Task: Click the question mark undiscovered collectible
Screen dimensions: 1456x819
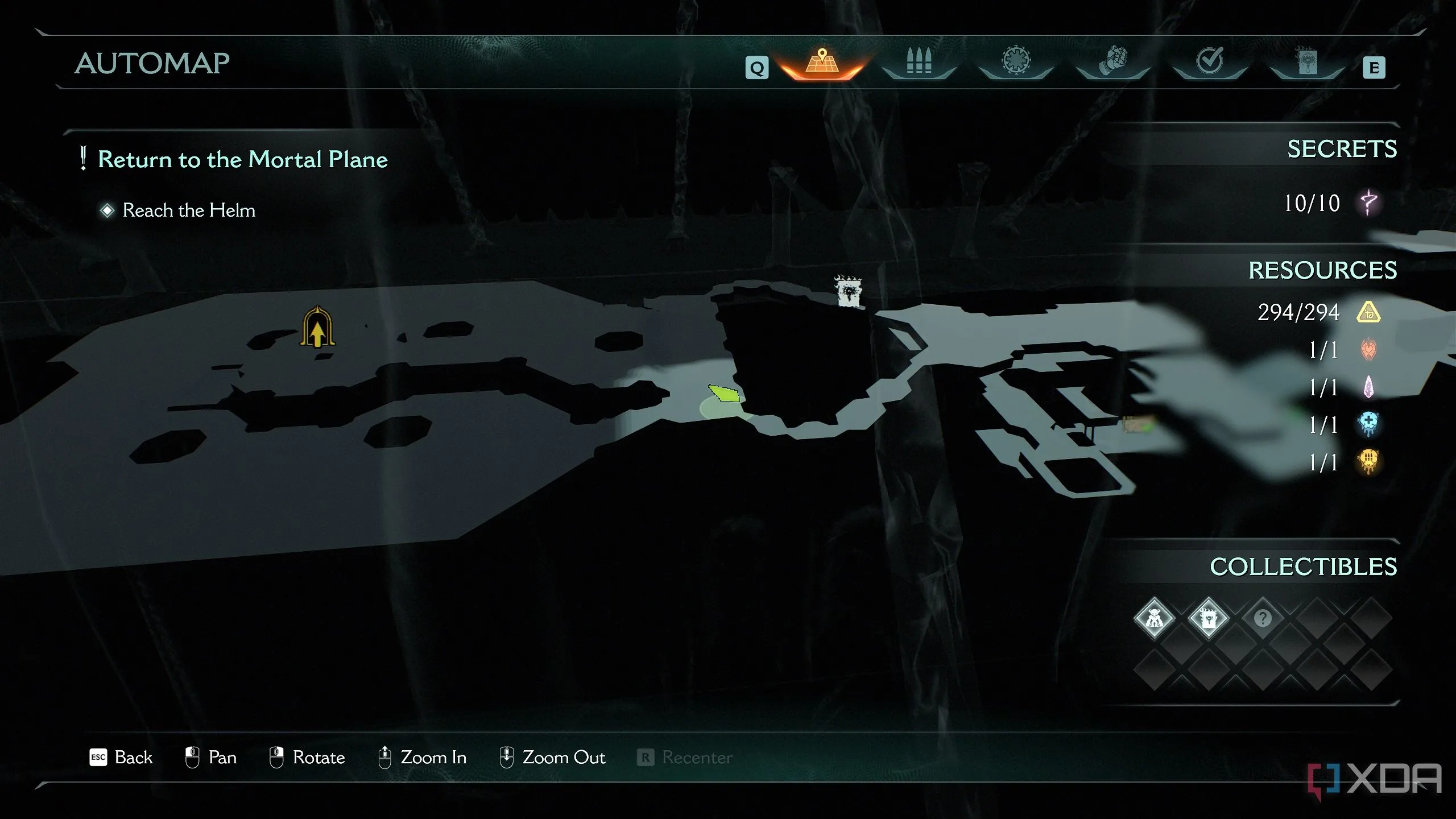Action: [1263, 618]
